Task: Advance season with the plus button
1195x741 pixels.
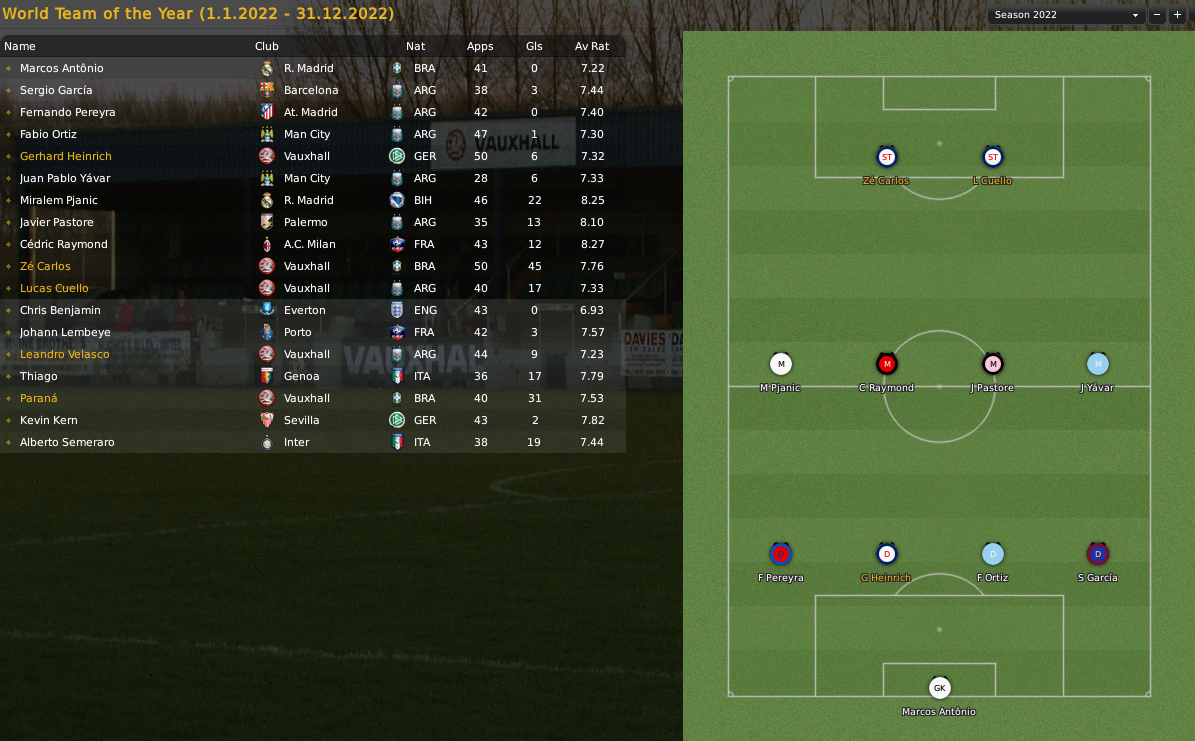Action: pyautogui.click(x=1177, y=15)
